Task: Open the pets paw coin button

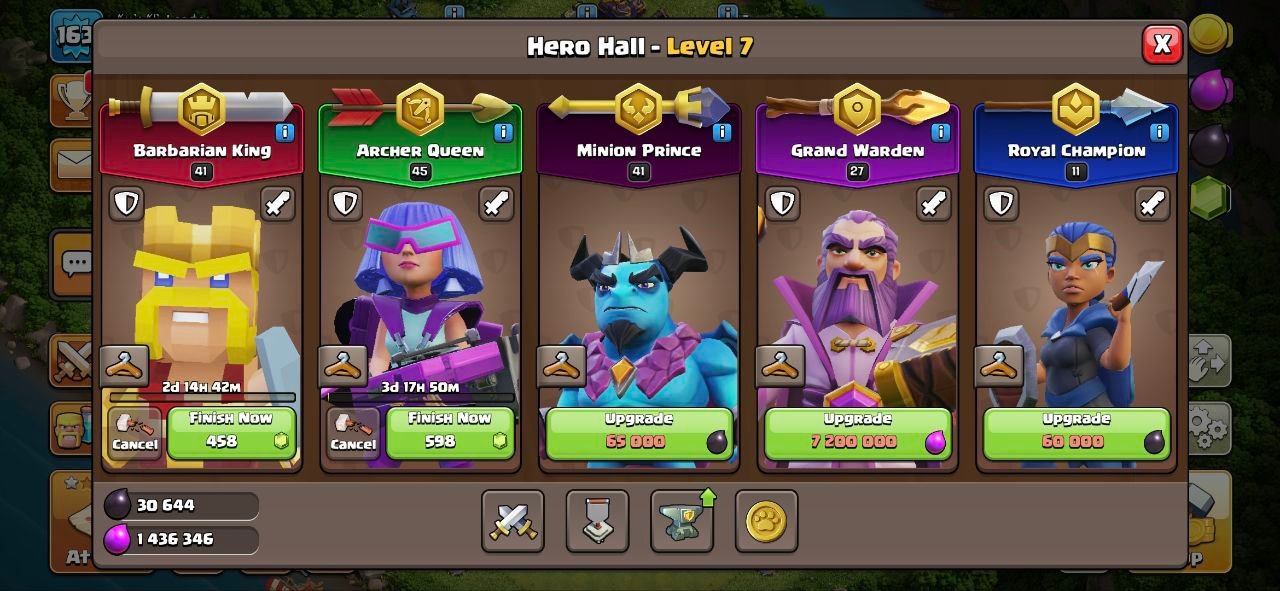Action: 766,521
